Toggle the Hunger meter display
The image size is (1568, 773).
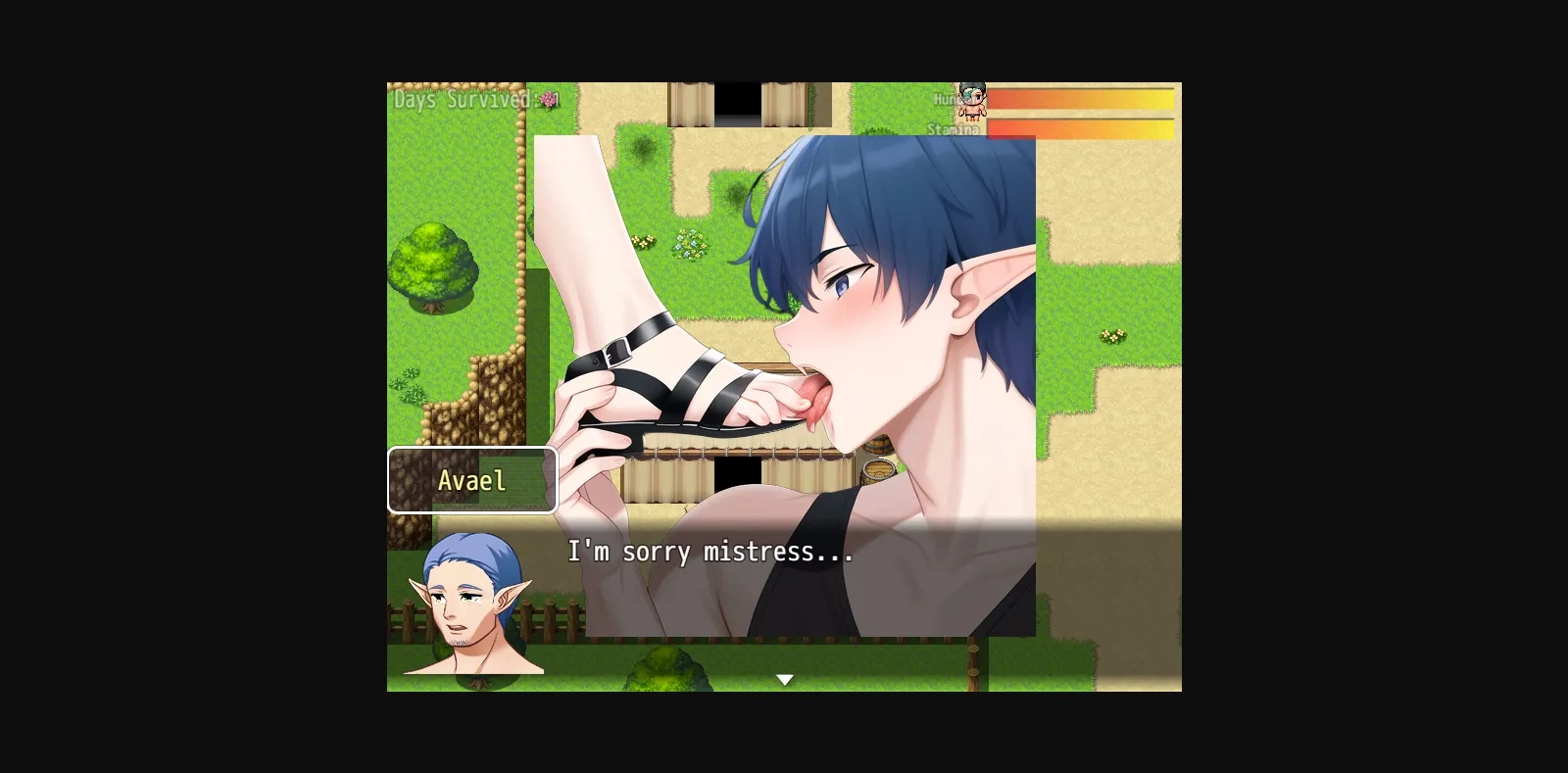[x=1078, y=100]
